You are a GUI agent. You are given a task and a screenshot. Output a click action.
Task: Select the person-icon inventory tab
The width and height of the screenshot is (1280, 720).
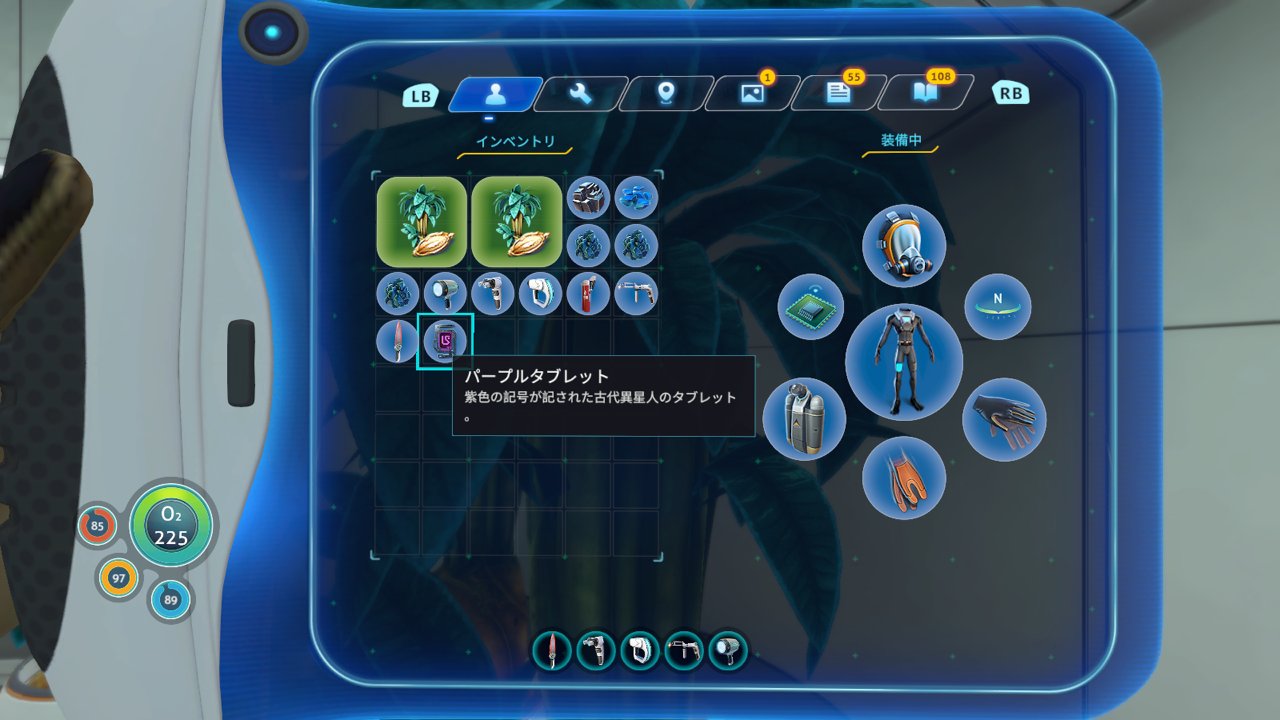495,94
